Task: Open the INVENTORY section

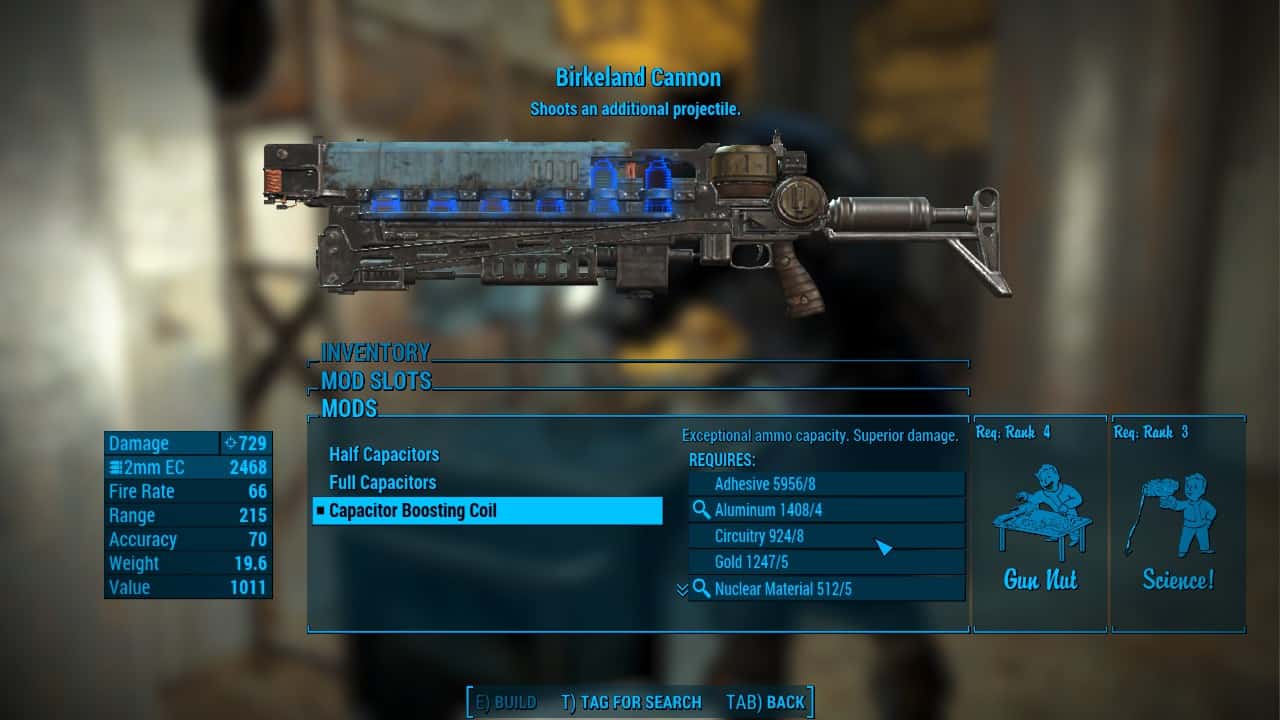Action: 375,353
